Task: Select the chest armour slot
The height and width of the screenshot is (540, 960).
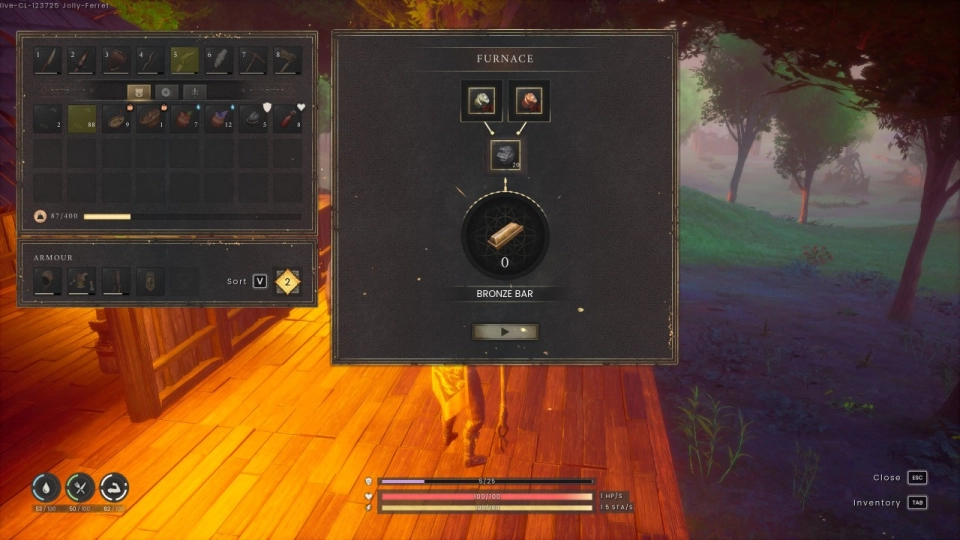Action: (82, 281)
